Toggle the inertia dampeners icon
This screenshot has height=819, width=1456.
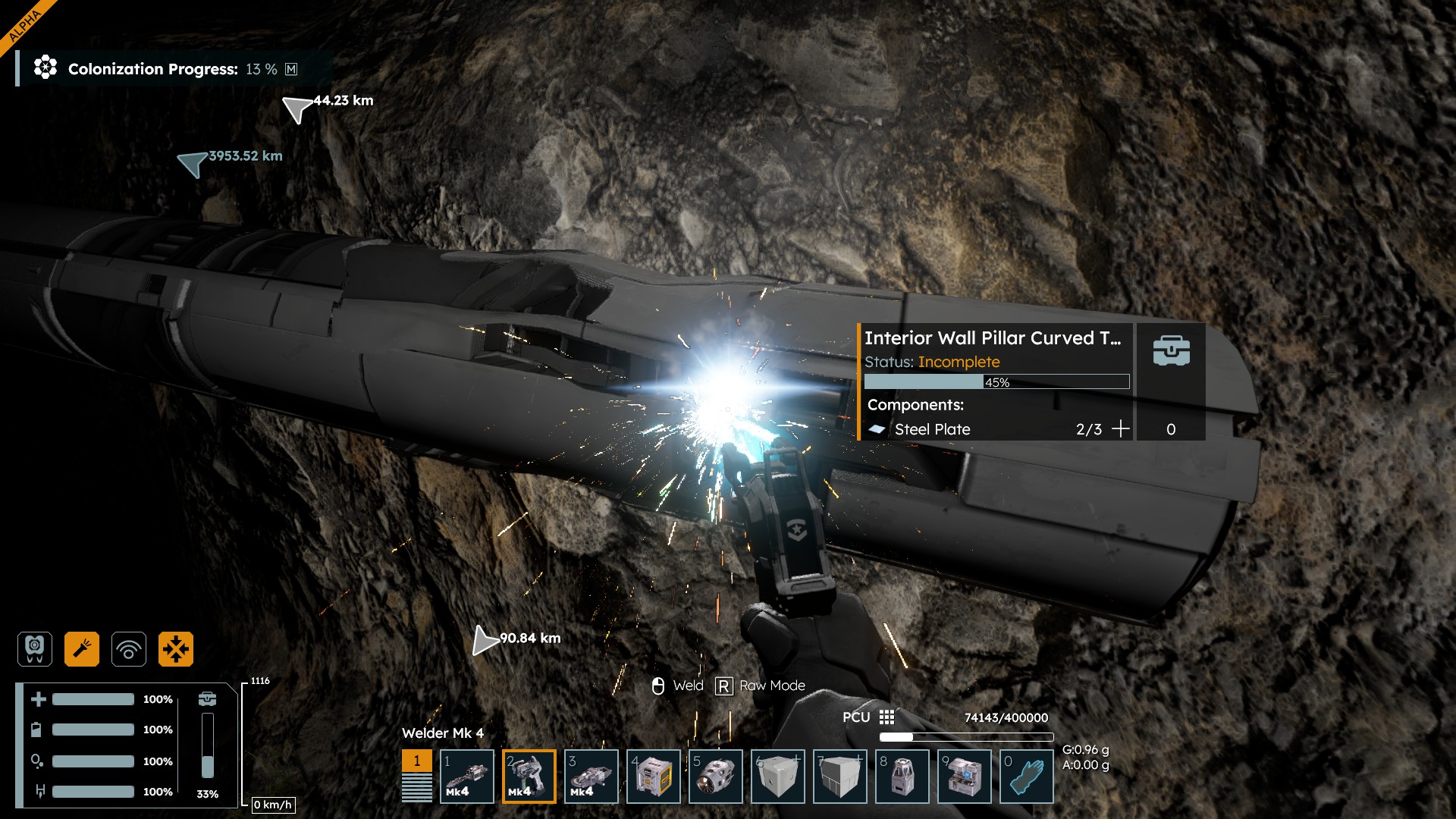pyautogui.click(x=176, y=649)
